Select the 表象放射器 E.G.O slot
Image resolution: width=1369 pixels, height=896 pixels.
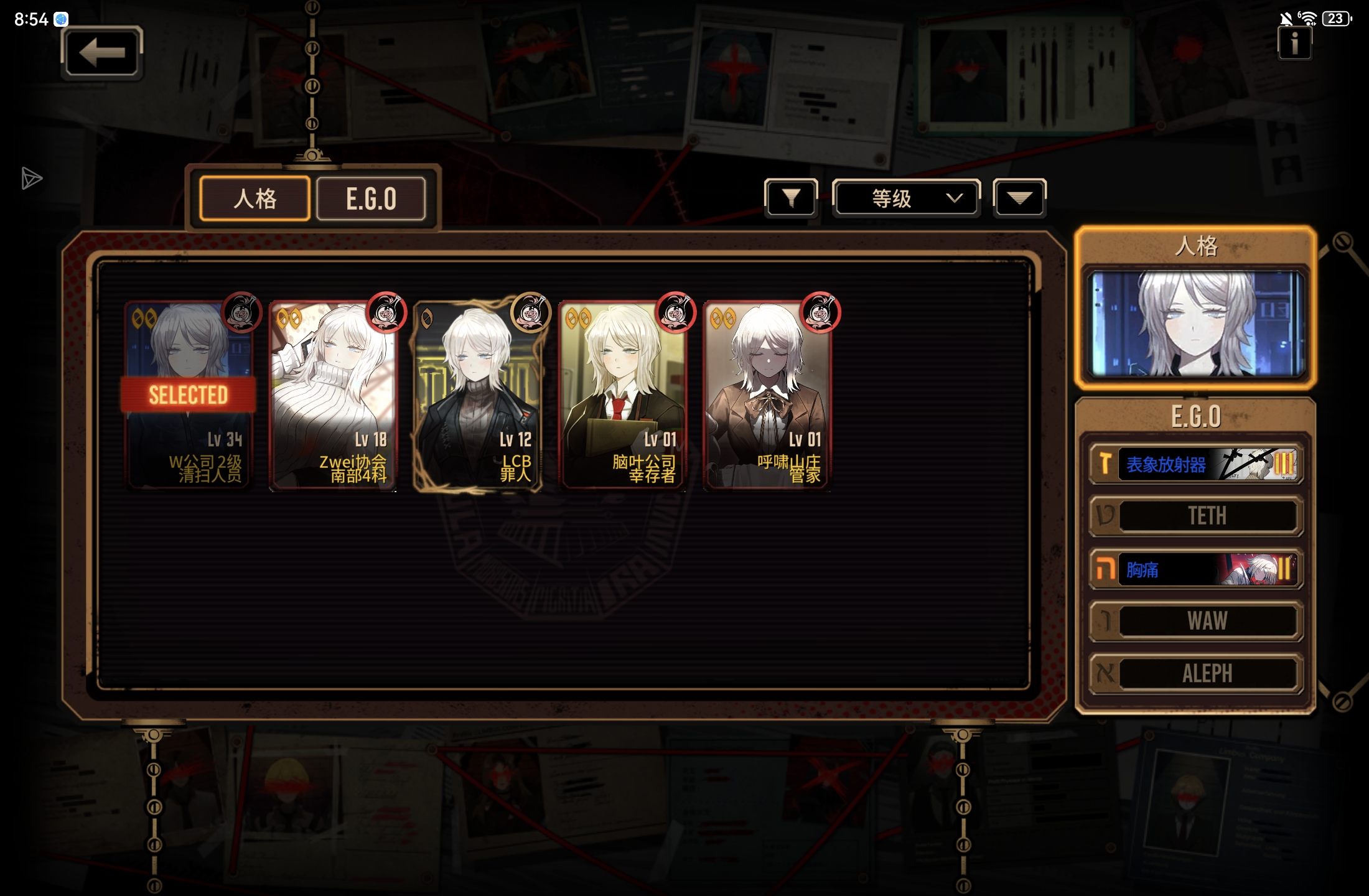pos(1195,464)
